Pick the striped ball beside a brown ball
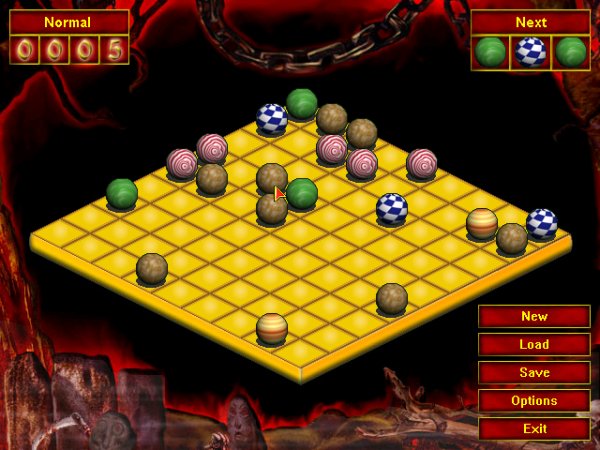Image resolution: width=600 pixels, height=450 pixels. (482, 223)
